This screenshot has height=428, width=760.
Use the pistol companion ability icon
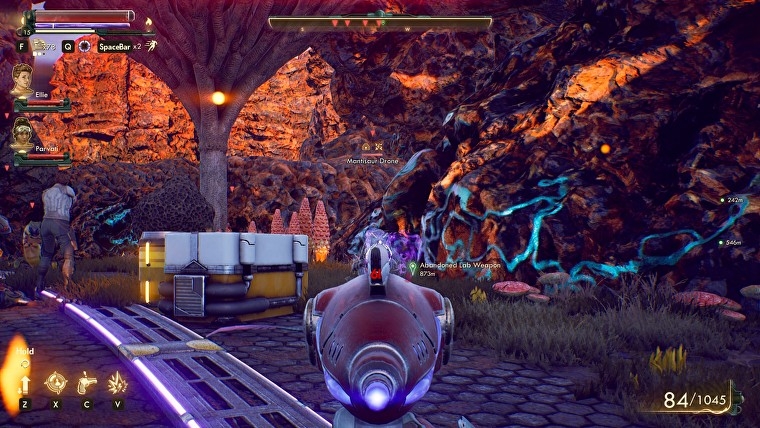(86, 382)
